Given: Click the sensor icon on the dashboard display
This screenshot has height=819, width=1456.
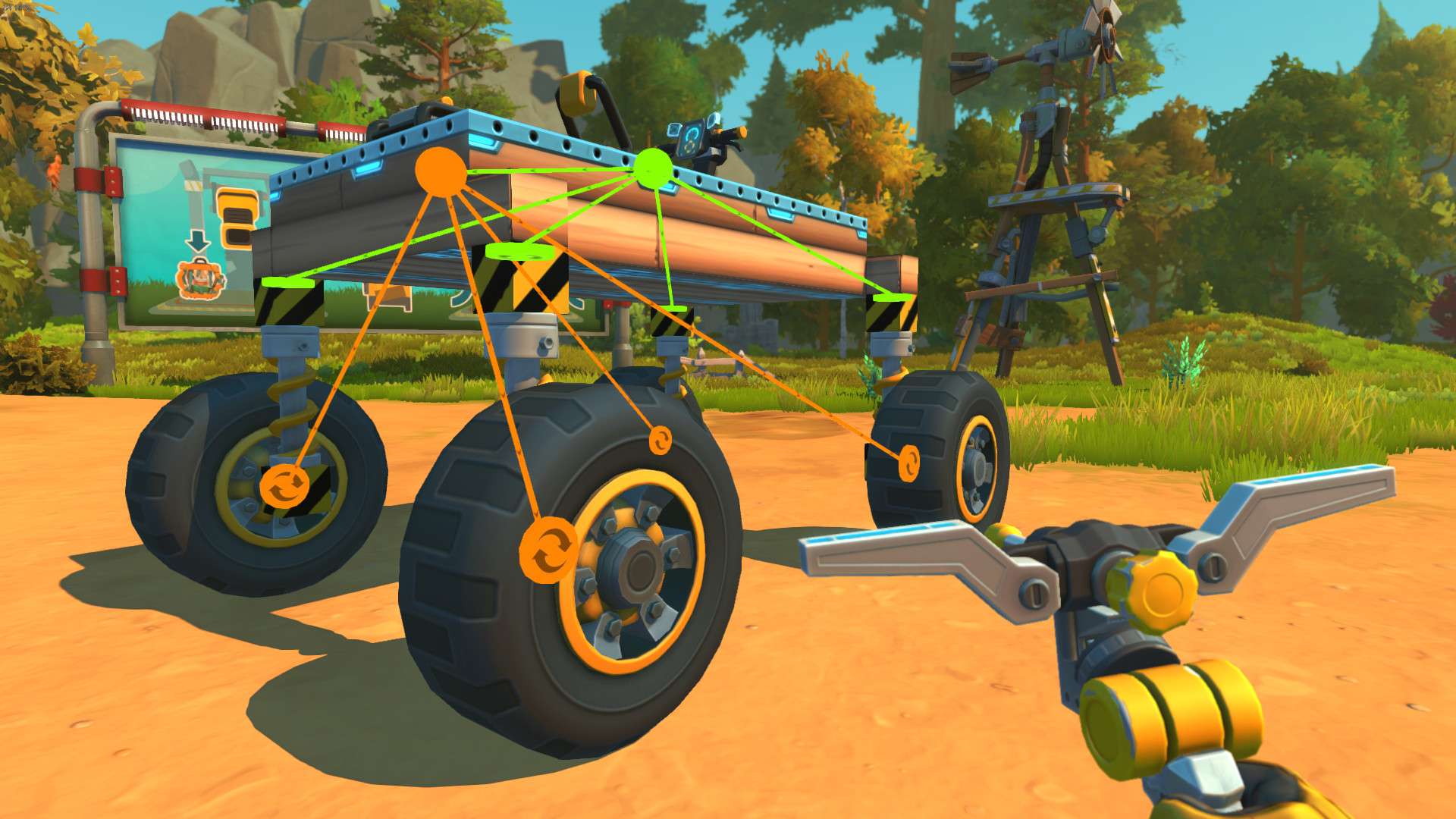Looking at the screenshot, I should (674, 131).
